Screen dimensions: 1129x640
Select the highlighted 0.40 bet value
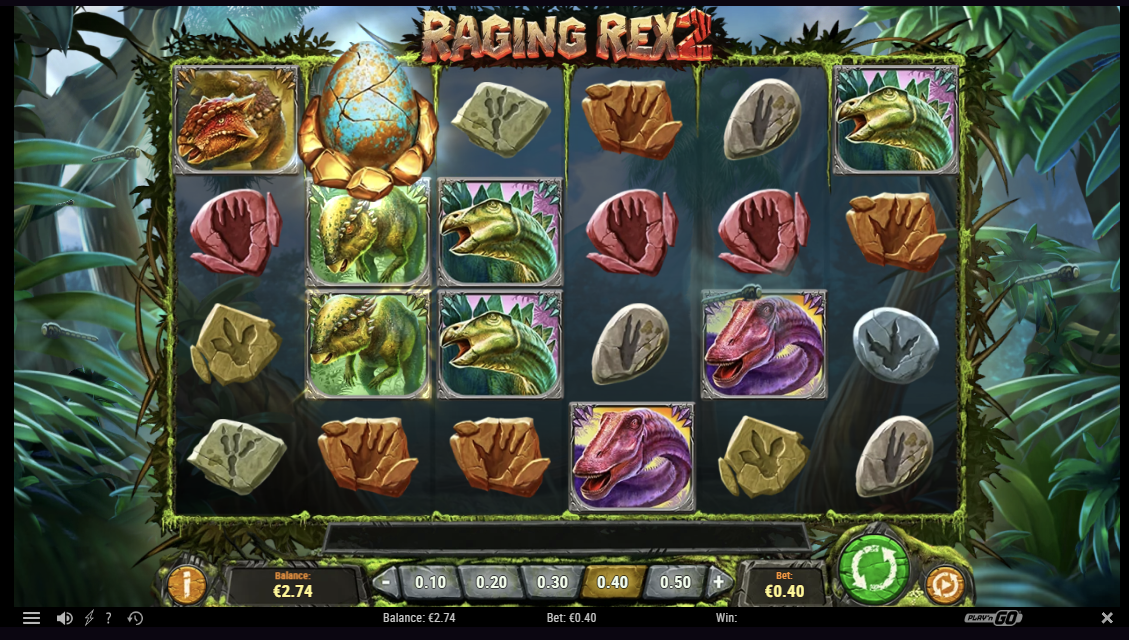click(x=613, y=582)
